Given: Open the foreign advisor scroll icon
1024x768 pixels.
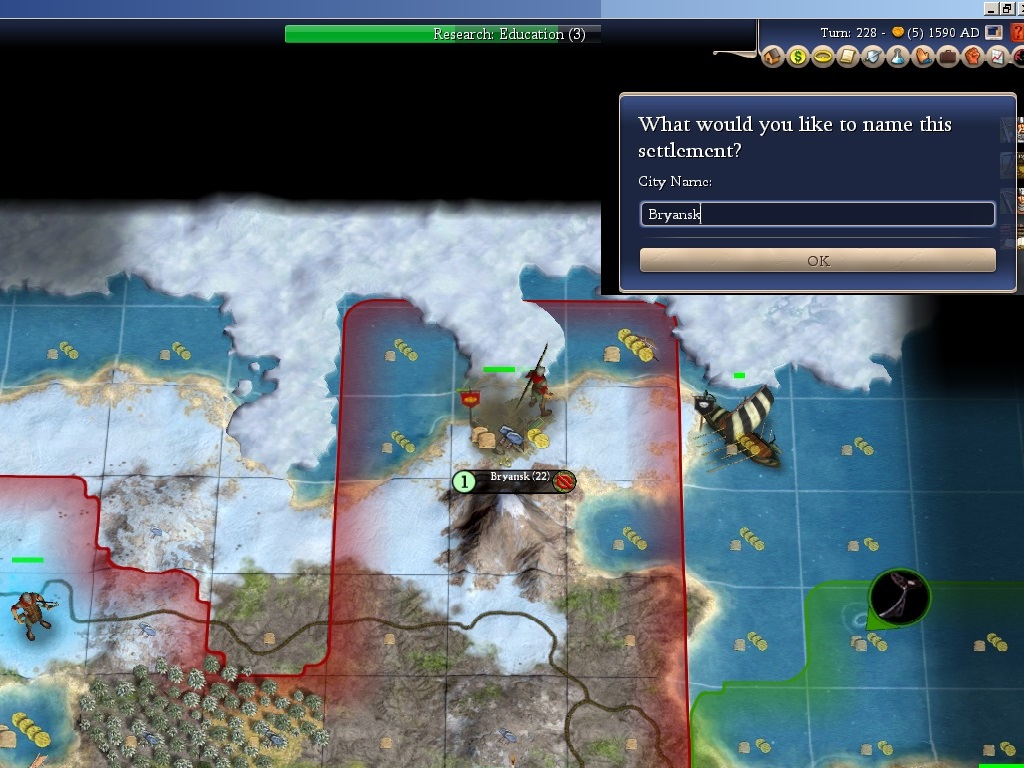Looking at the screenshot, I should [x=848, y=57].
